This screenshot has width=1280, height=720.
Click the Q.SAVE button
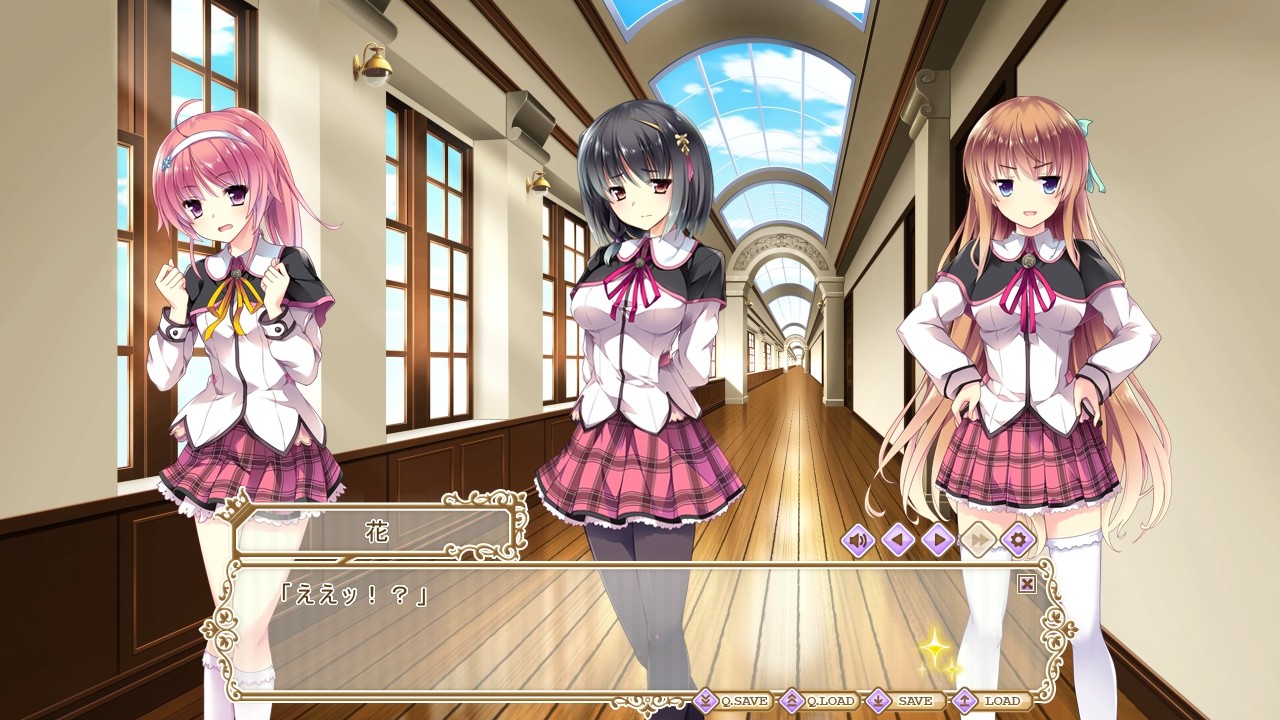click(733, 701)
